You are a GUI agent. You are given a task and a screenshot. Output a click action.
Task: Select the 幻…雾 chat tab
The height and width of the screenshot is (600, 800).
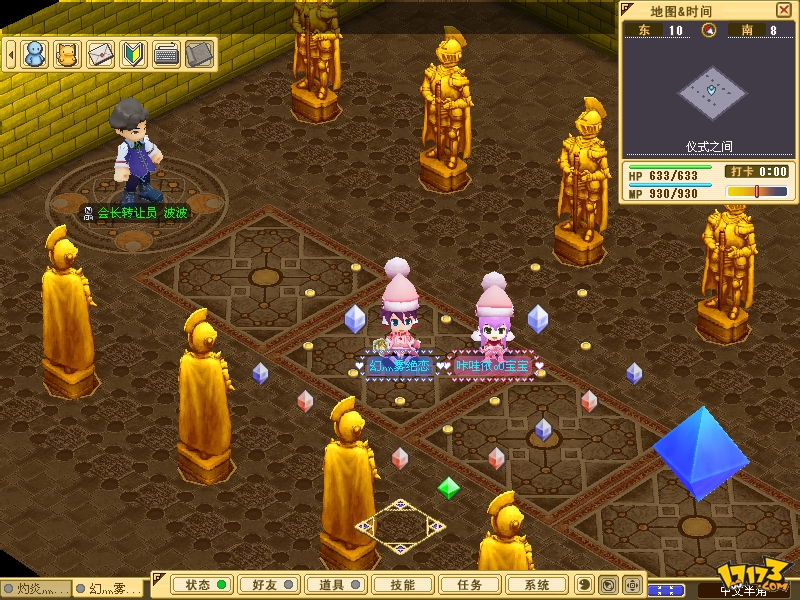pyautogui.click(x=112, y=589)
